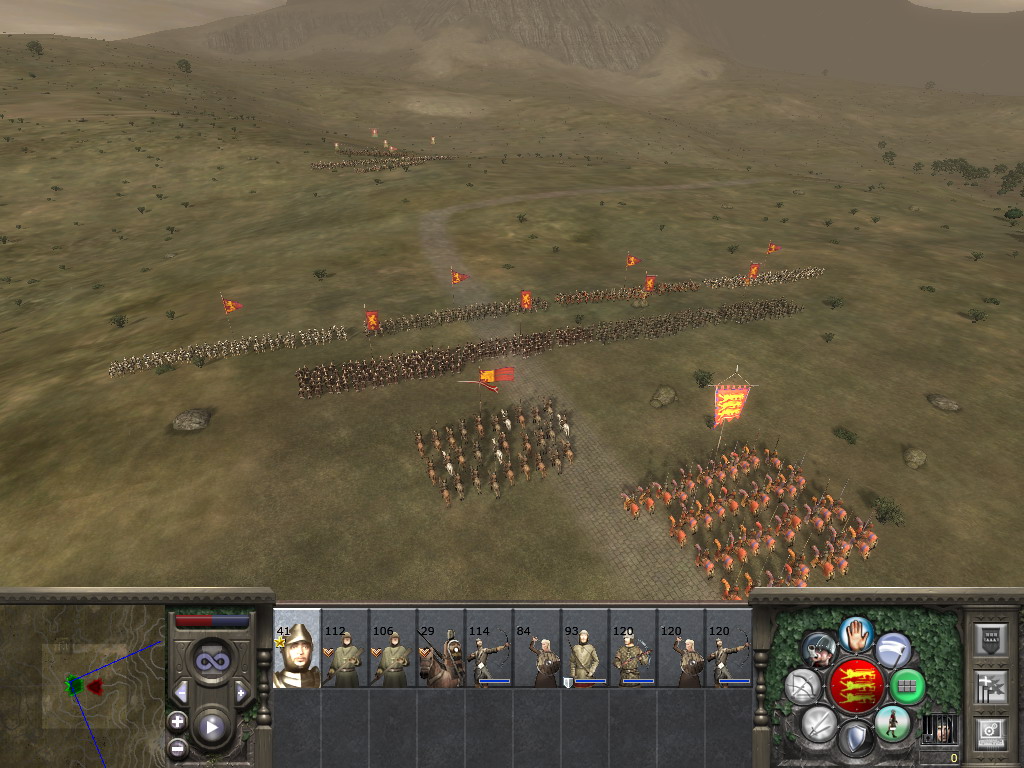The width and height of the screenshot is (1024, 768).
Task: Click the play button to resume battle speed
Action: tap(211, 727)
